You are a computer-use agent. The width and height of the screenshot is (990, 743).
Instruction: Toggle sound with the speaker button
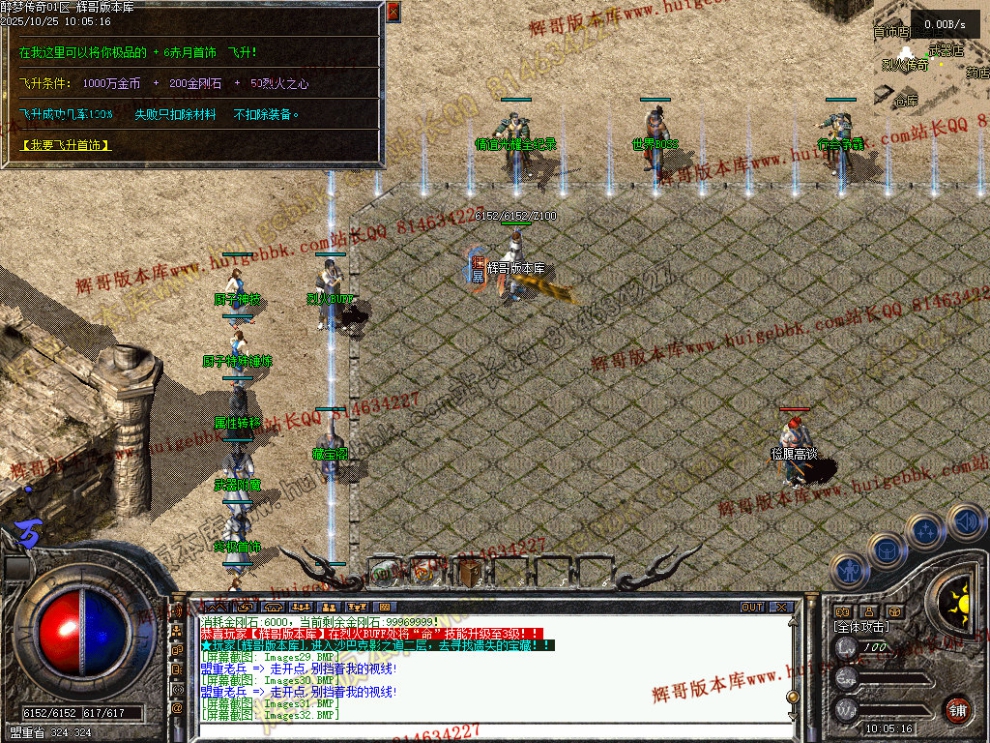[x=965, y=520]
